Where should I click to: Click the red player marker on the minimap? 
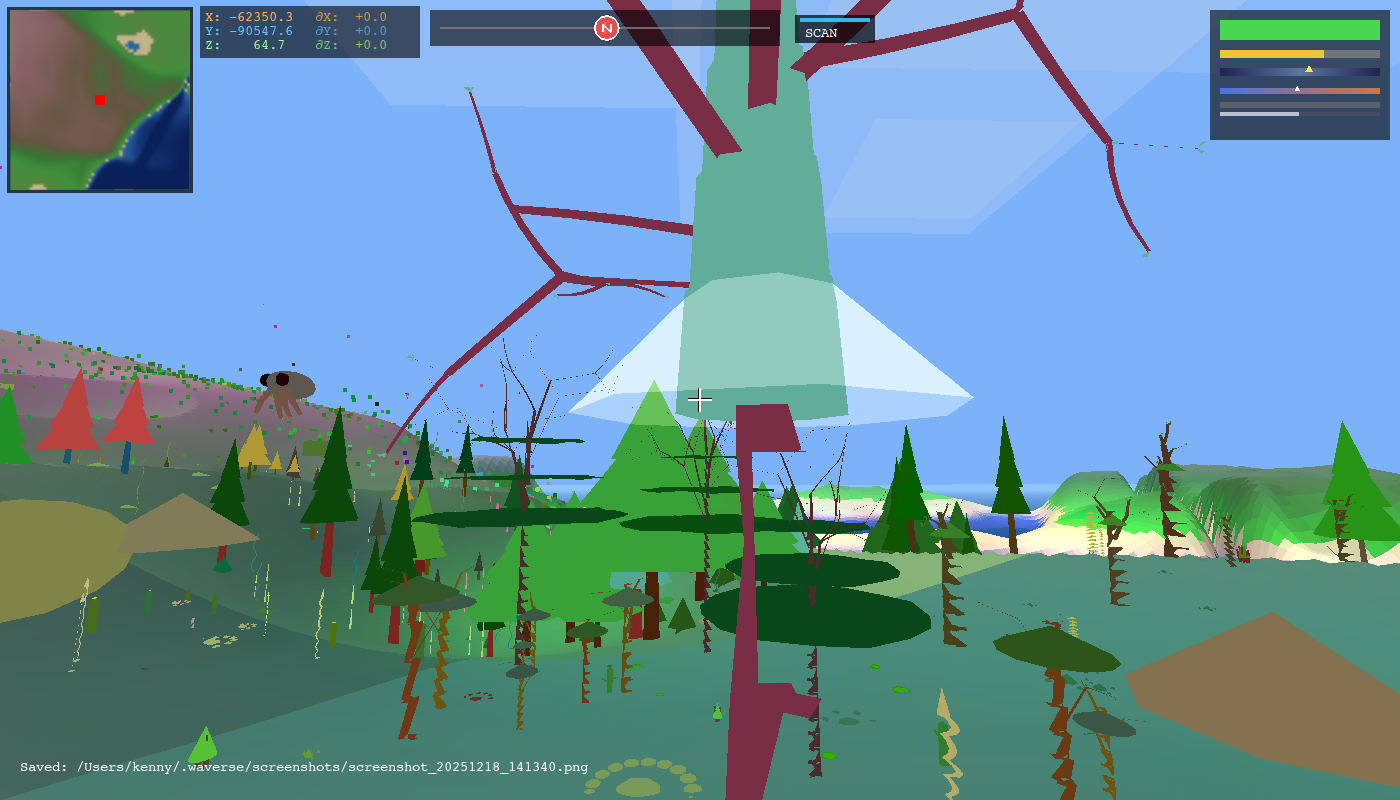point(98,100)
